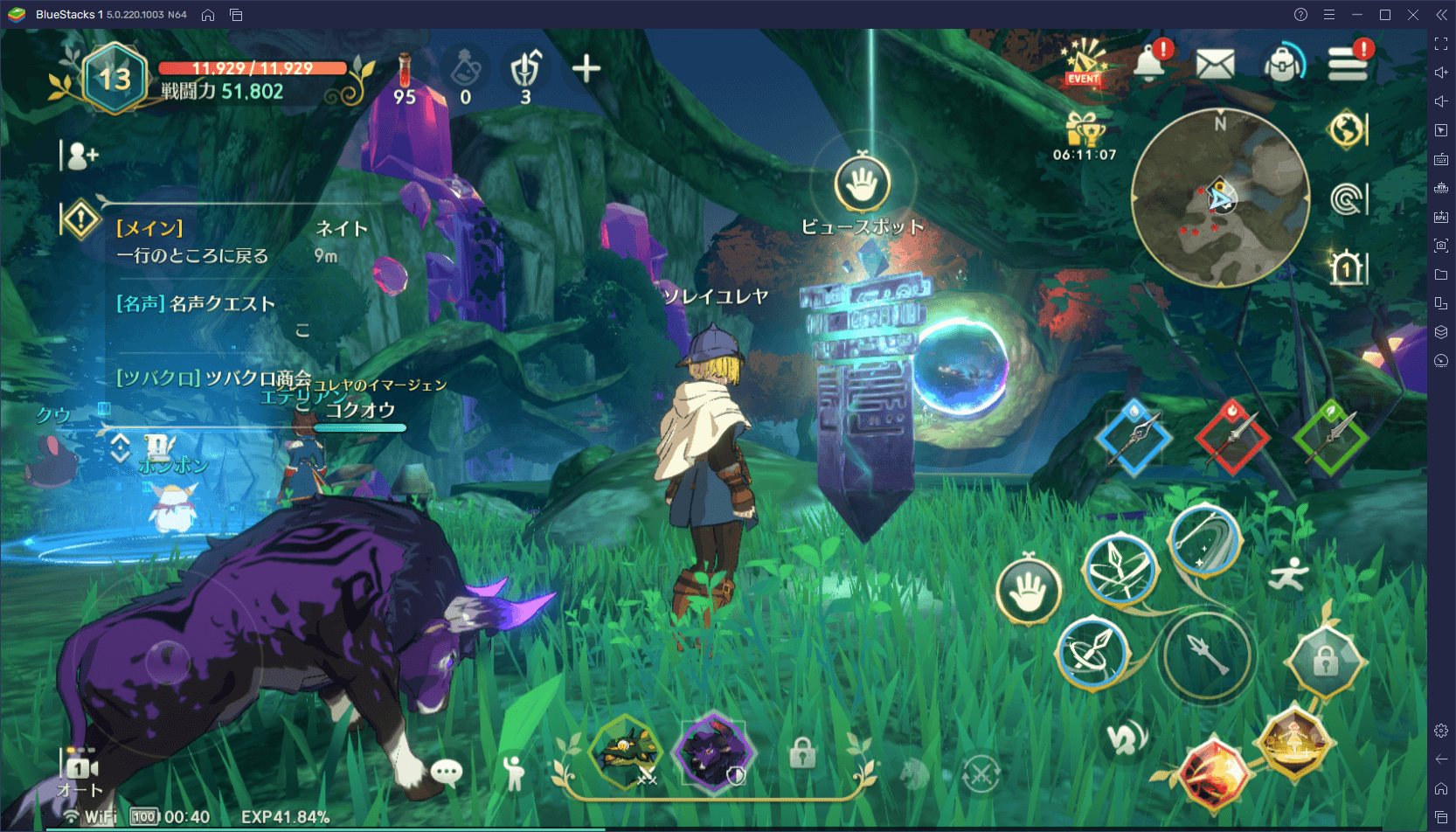Screen dimensions: 1456x832
Task: Open the world globe icon
Action: (1347, 130)
